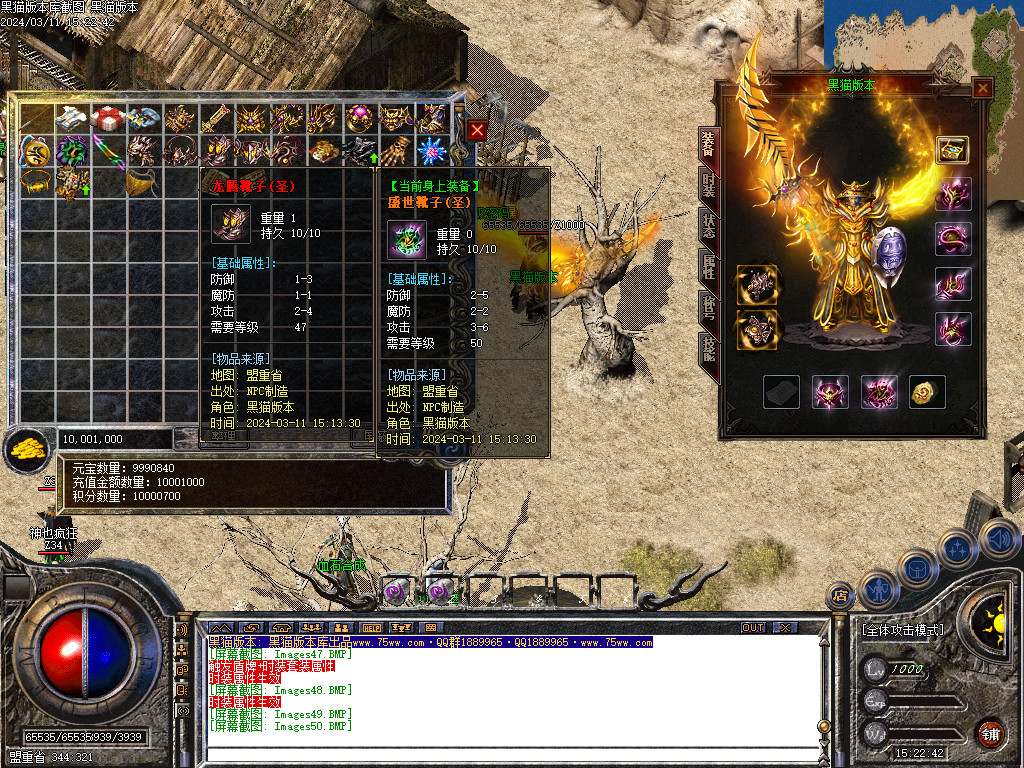The width and height of the screenshot is (1024, 768).
Task: Close the character equipment panel
Action: tap(983, 88)
